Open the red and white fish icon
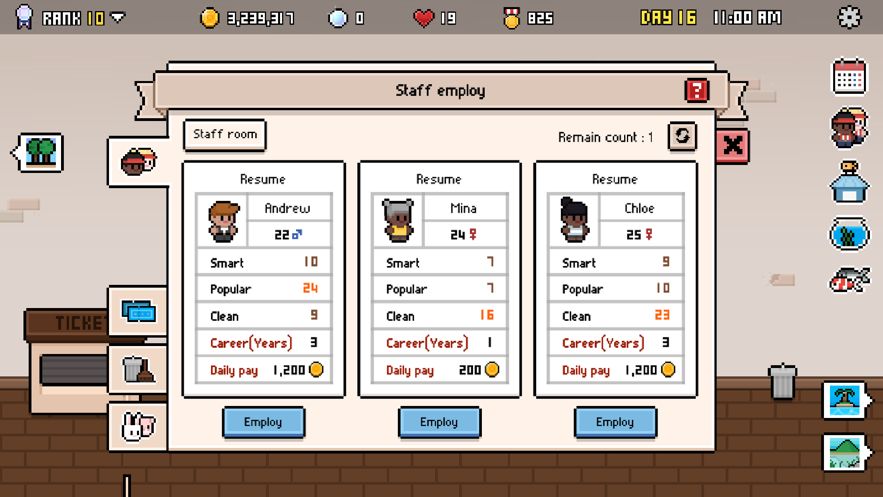 (x=848, y=281)
